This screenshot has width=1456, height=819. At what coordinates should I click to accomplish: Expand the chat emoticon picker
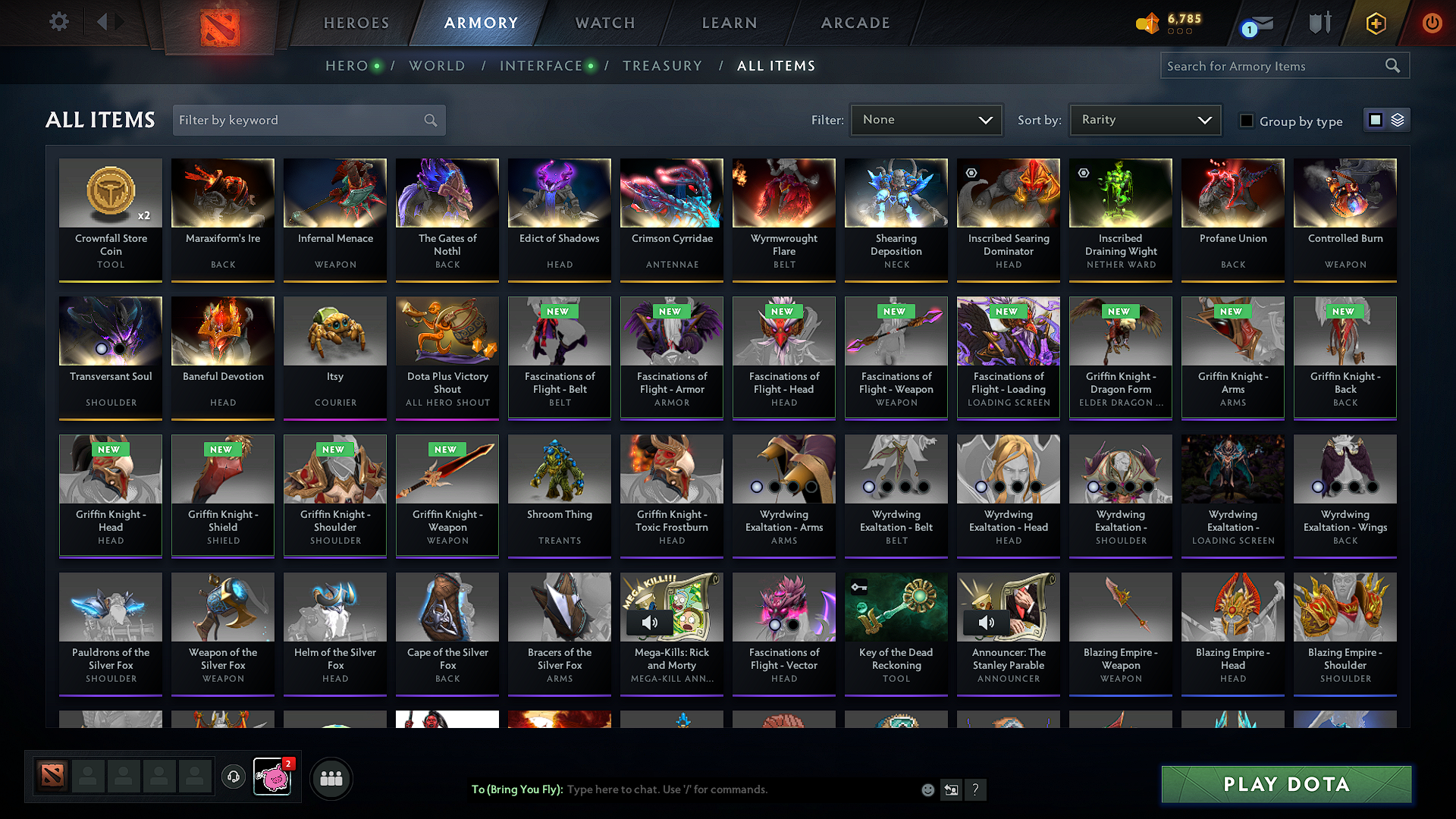(927, 789)
